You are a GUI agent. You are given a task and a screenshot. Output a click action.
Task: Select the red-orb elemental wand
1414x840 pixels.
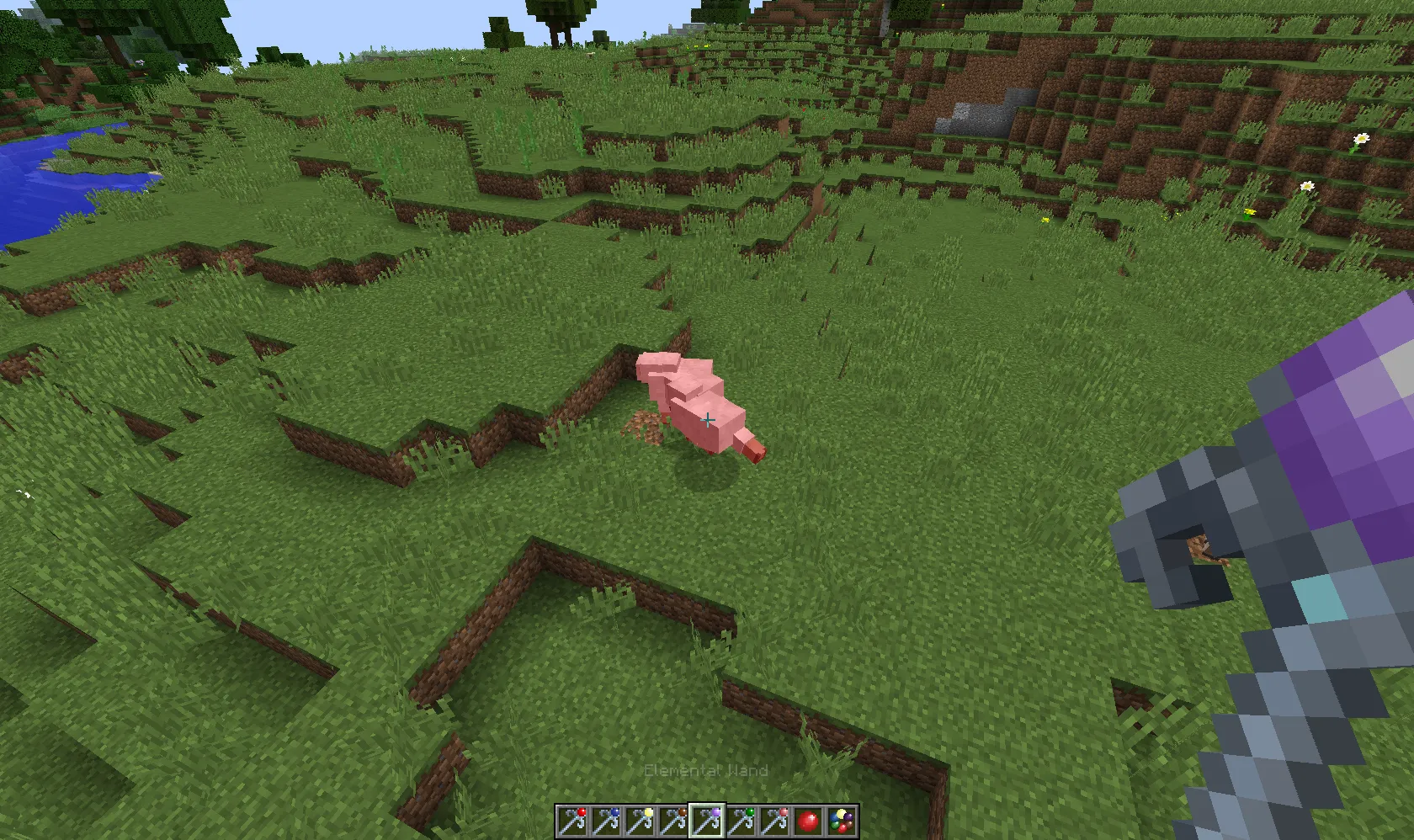573,820
